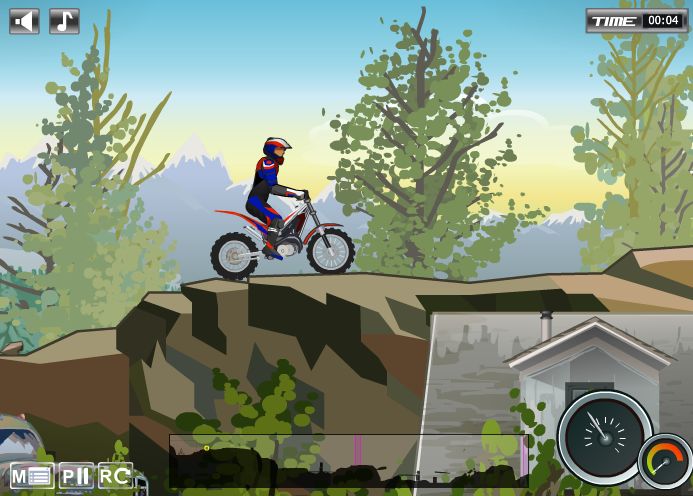Image resolution: width=693 pixels, height=496 pixels.
Task: Pause the game with the P button
Action: coord(75,476)
